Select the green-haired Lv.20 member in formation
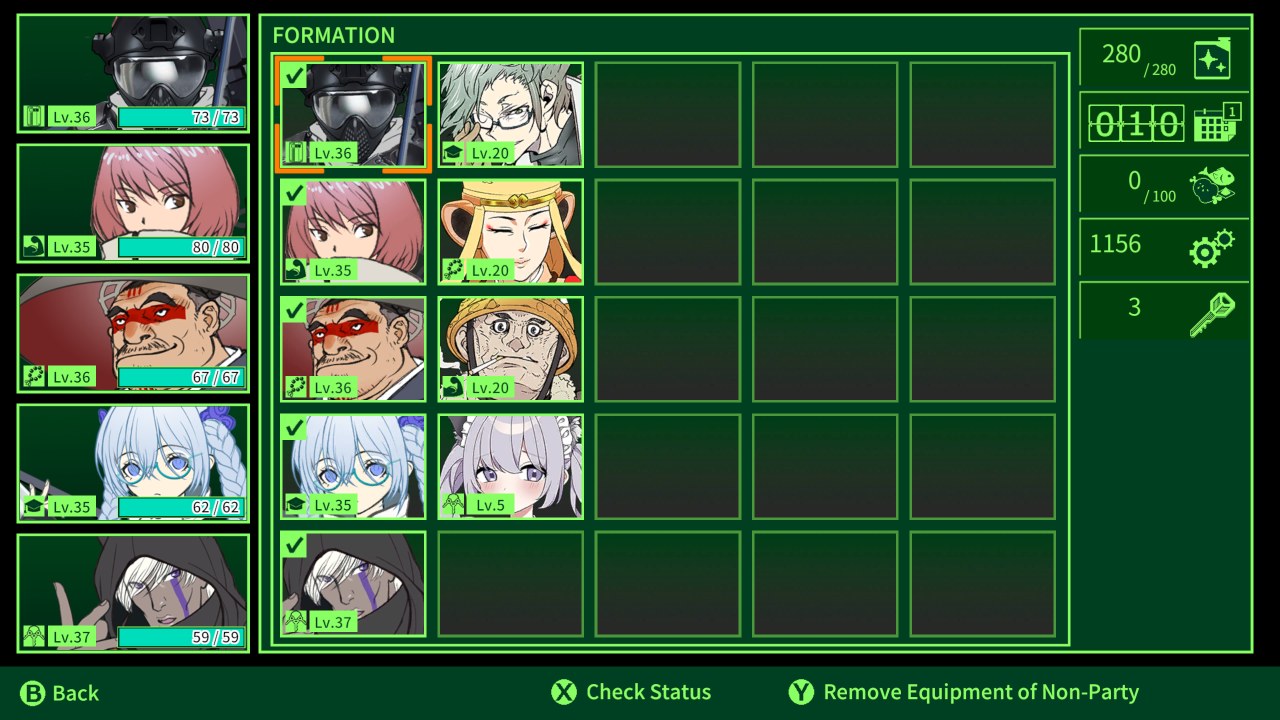This screenshot has height=720, width=1280. pyautogui.click(x=509, y=113)
